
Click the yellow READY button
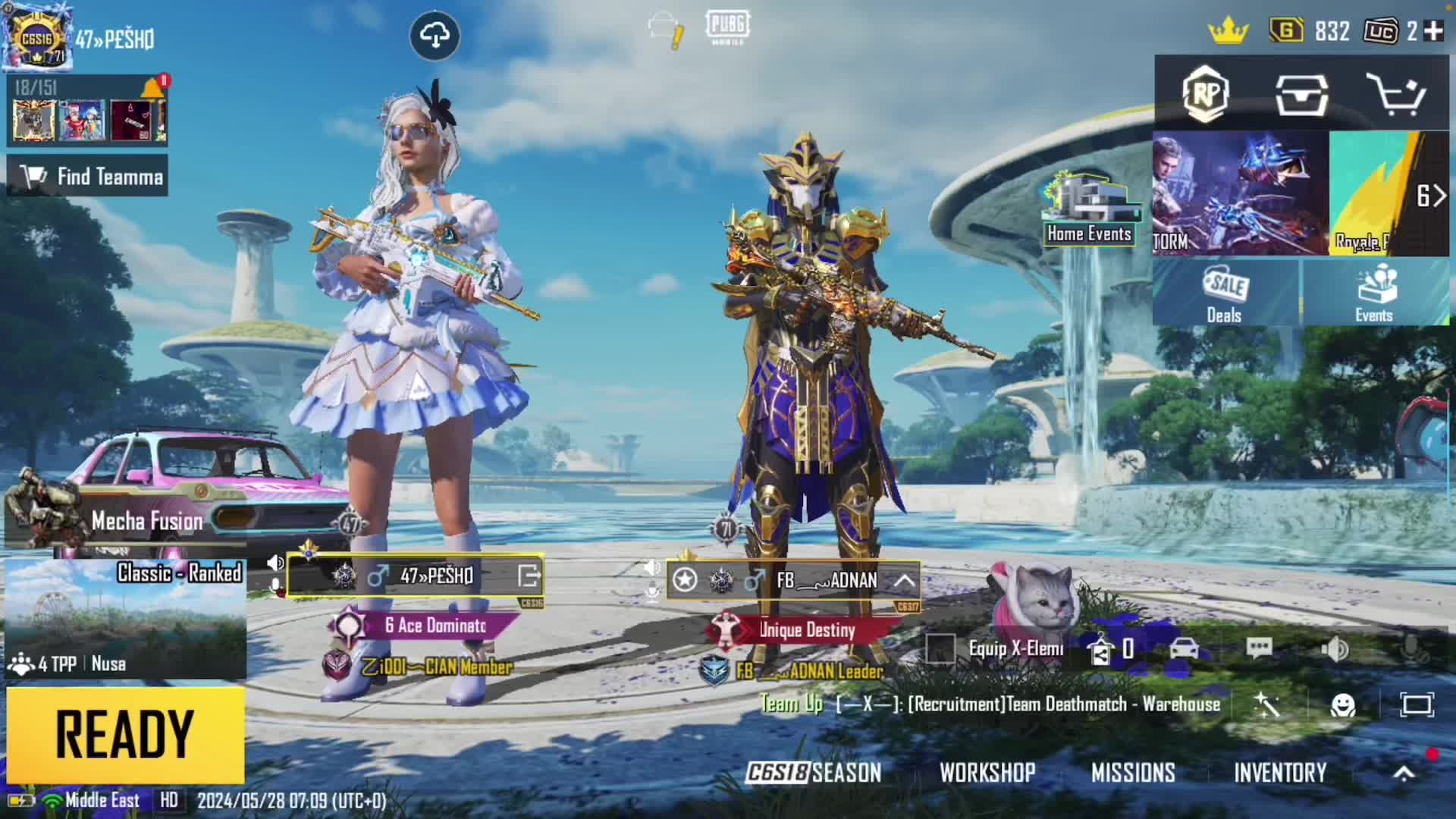[125, 734]
